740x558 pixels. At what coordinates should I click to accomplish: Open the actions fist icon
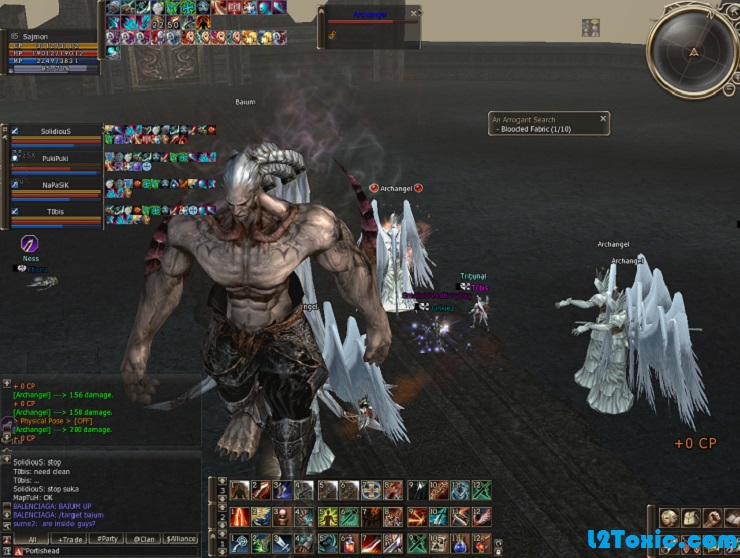713,518
